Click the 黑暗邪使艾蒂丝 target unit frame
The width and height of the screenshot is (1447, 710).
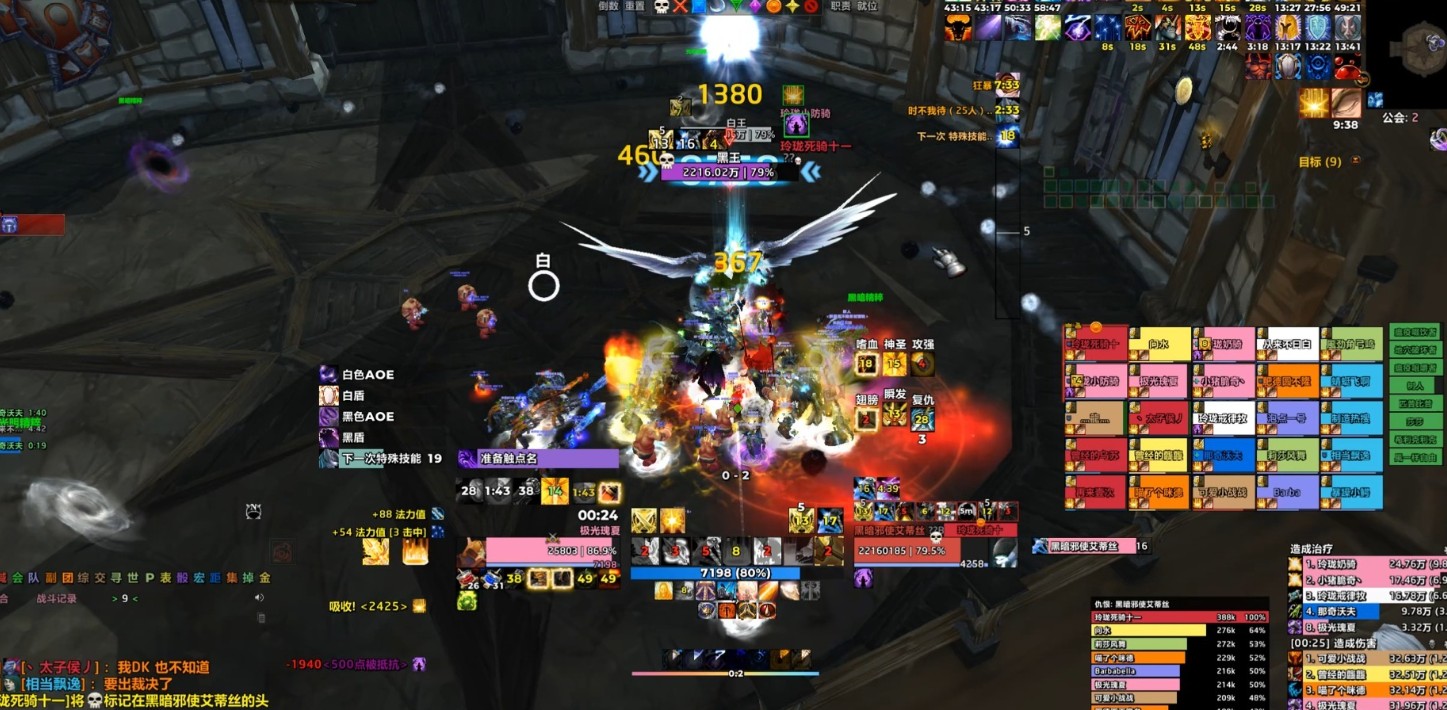point(905,549)
